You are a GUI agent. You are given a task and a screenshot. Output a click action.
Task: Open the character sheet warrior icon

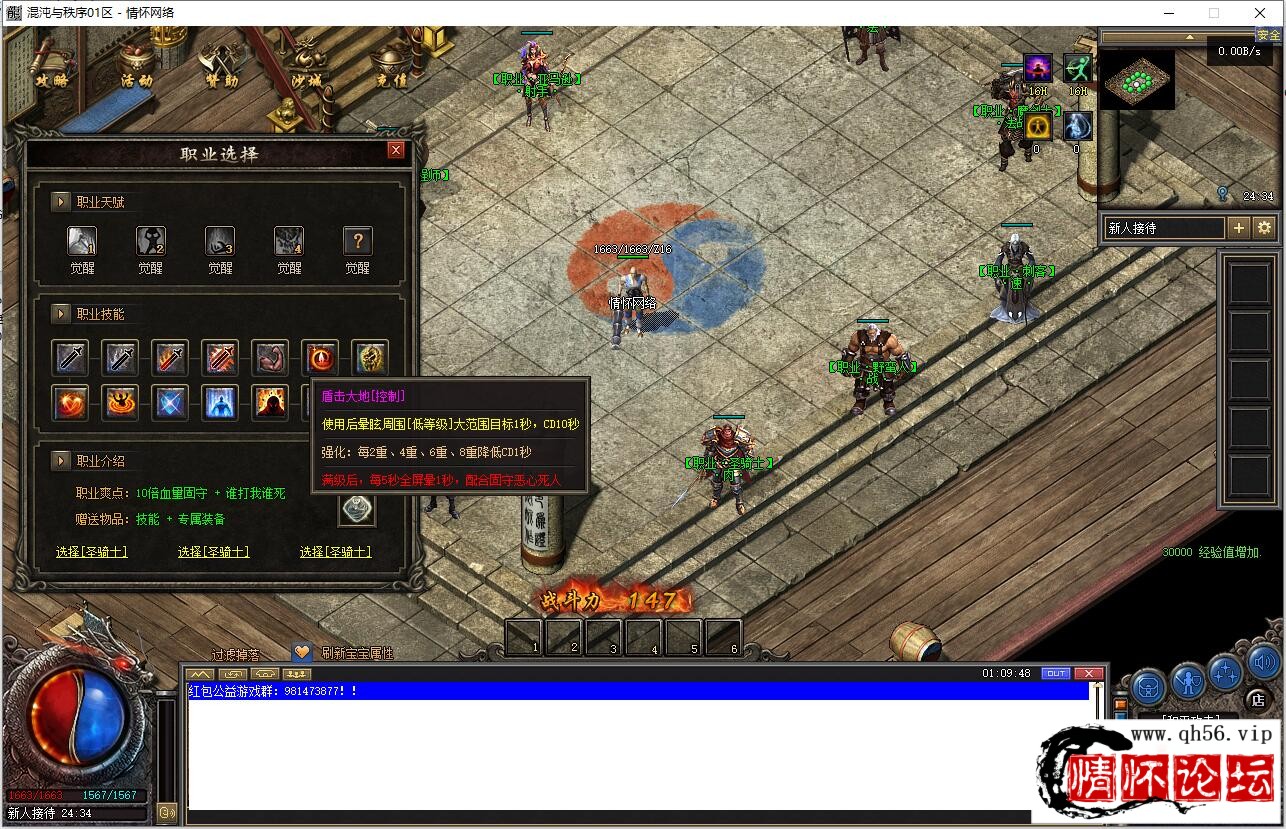[1188, 681]
